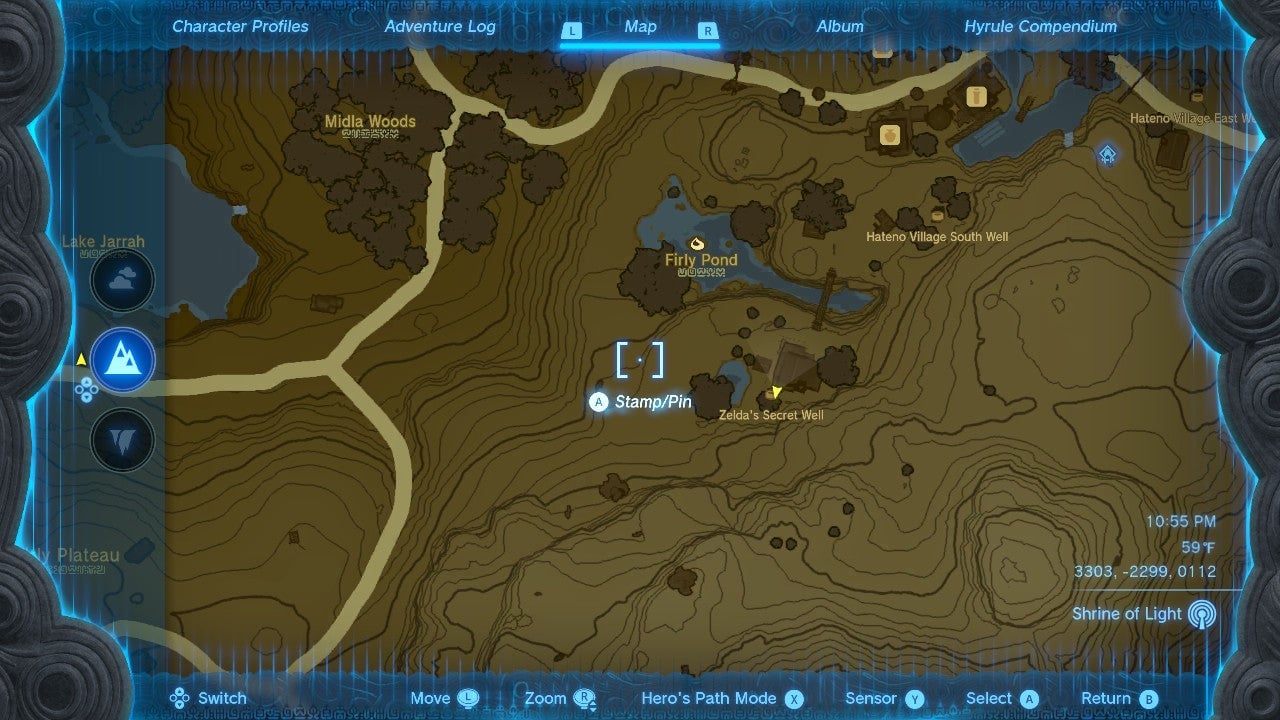Click the Switch control pad icon

click(x=181, y=698)
